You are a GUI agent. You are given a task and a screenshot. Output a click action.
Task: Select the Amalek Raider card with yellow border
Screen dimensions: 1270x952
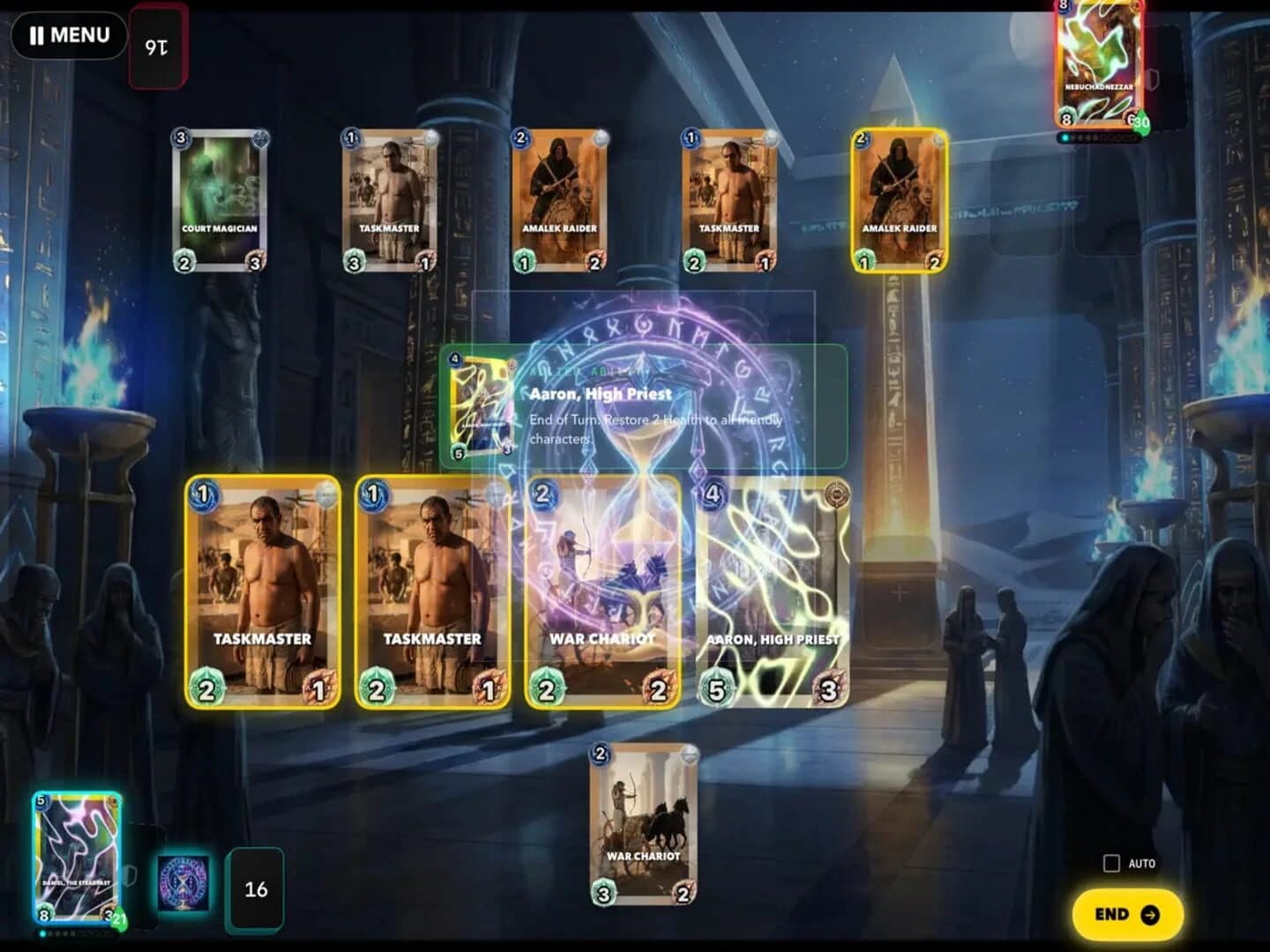pyautogui.click(x=899, y=200)
